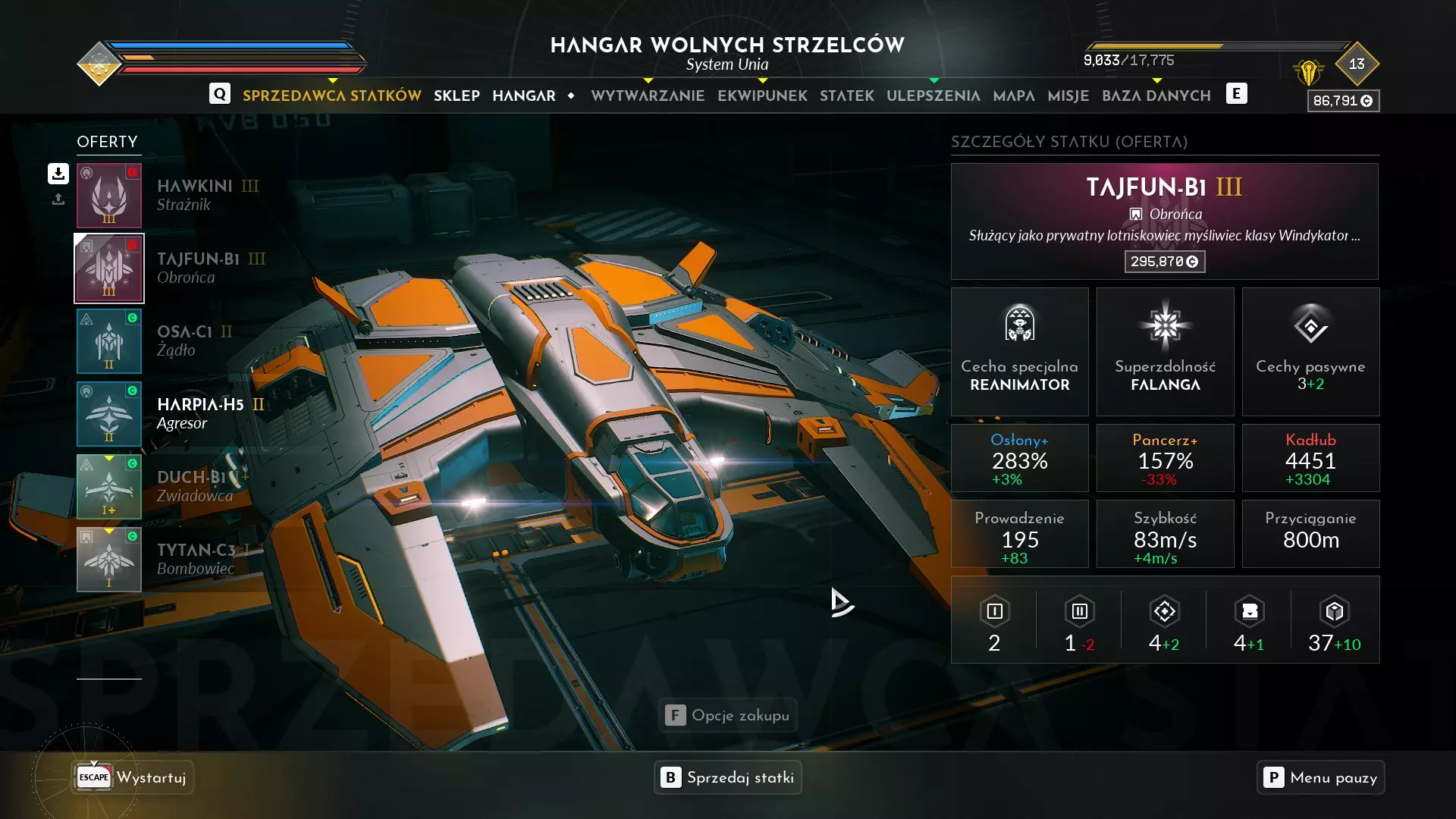Open the Sklep tab
Viewport: 1456px width, 819px height.
click(457, 96)
